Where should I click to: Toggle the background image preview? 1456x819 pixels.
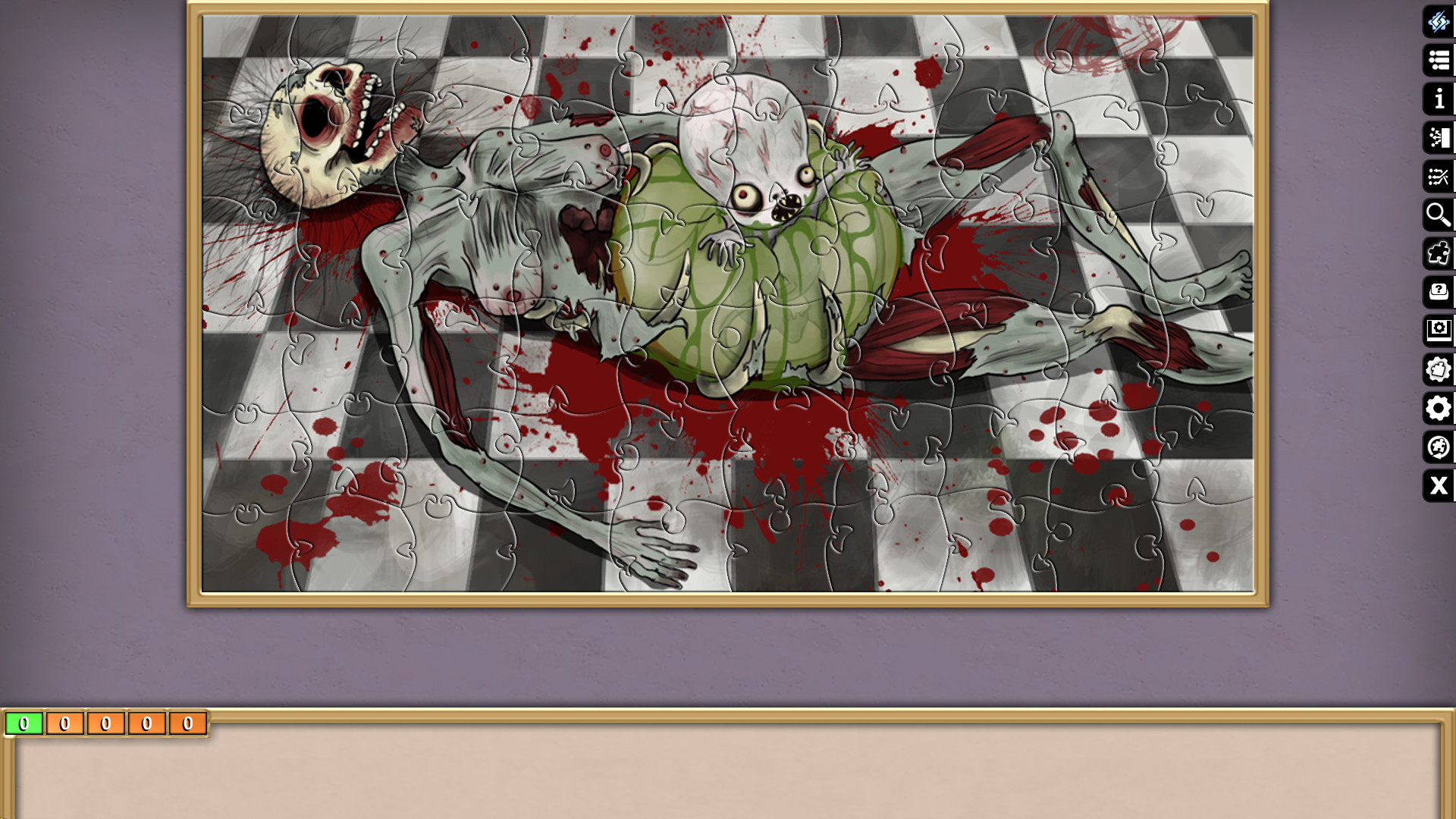(1438, 331)
